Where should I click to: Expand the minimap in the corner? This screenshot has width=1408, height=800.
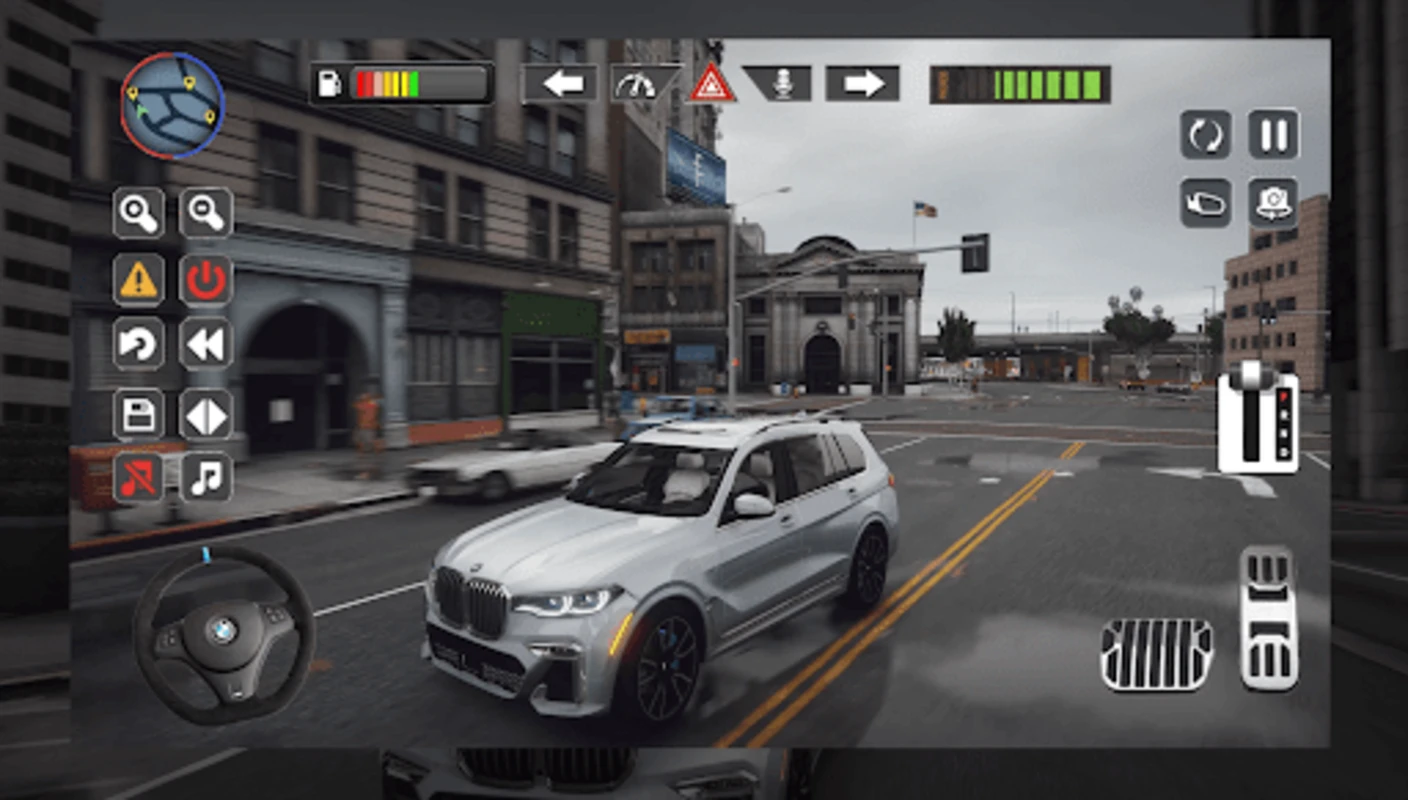pyautogui.click(x=172, y=104)
